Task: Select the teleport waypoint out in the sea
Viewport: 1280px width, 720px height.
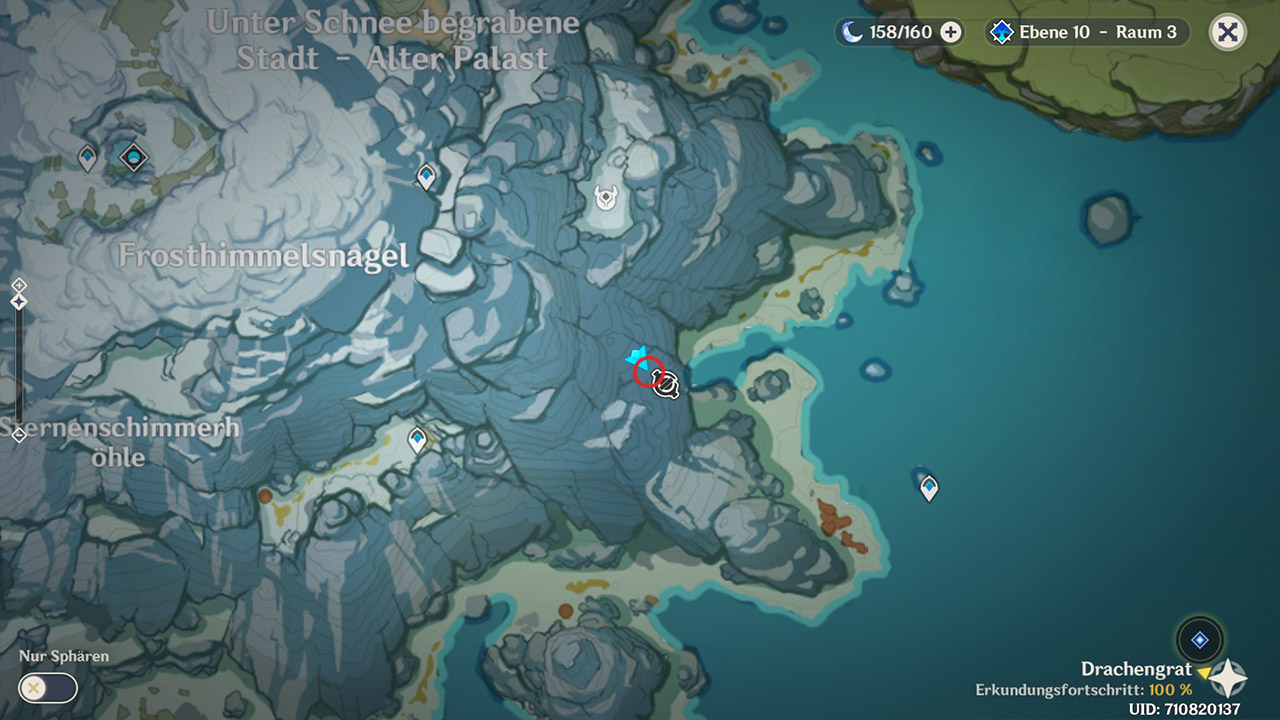Action: pos(929,487)
